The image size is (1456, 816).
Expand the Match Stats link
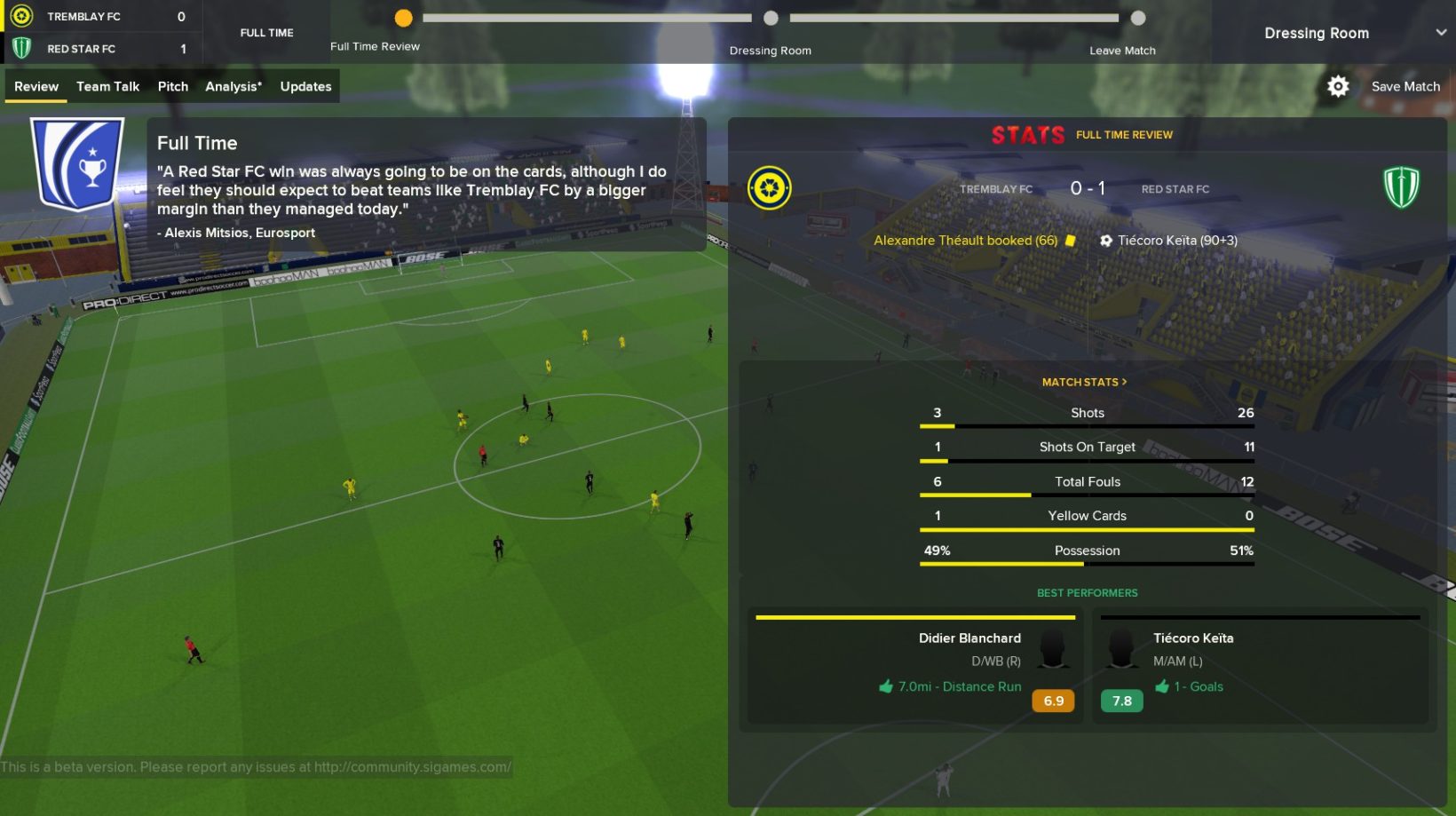(1084, 382)
